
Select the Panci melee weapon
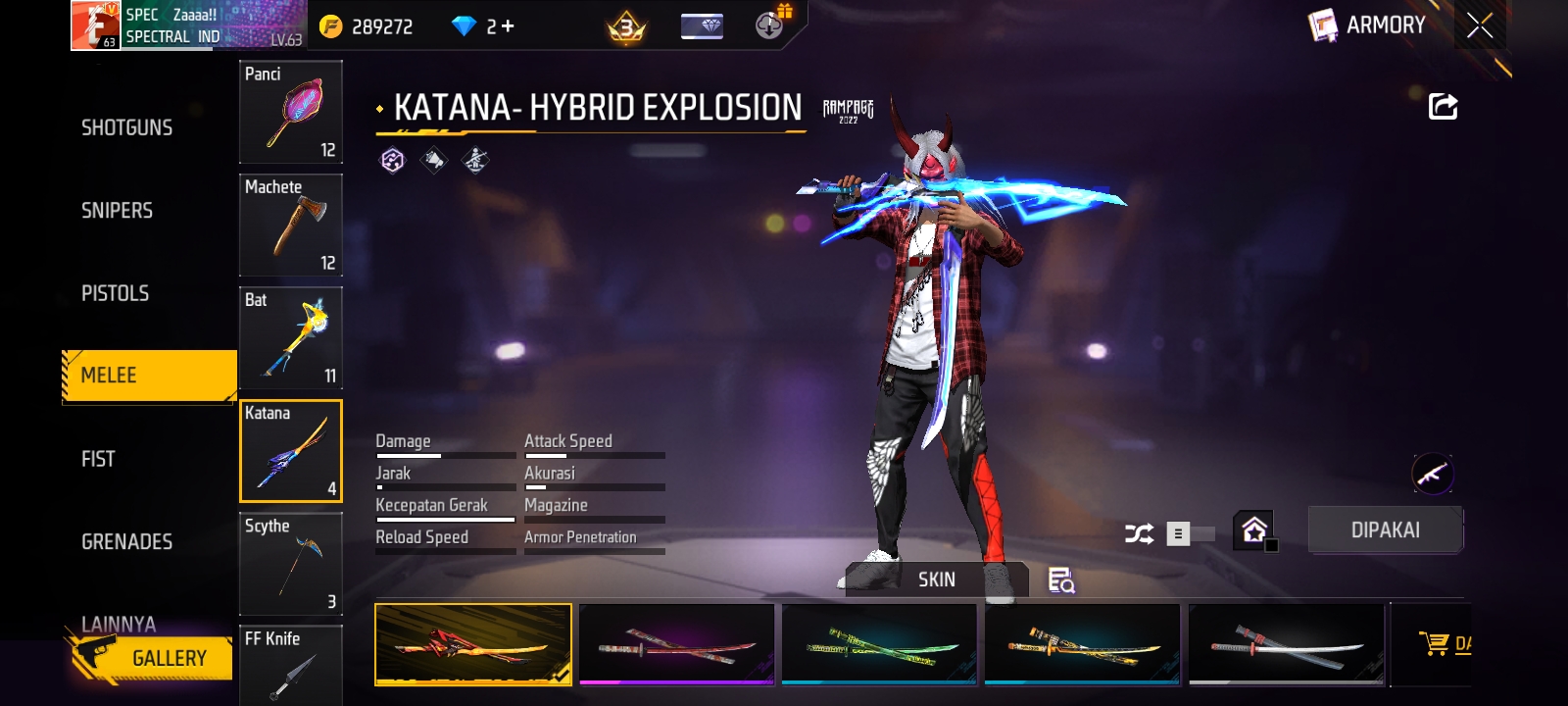[291, 112]
